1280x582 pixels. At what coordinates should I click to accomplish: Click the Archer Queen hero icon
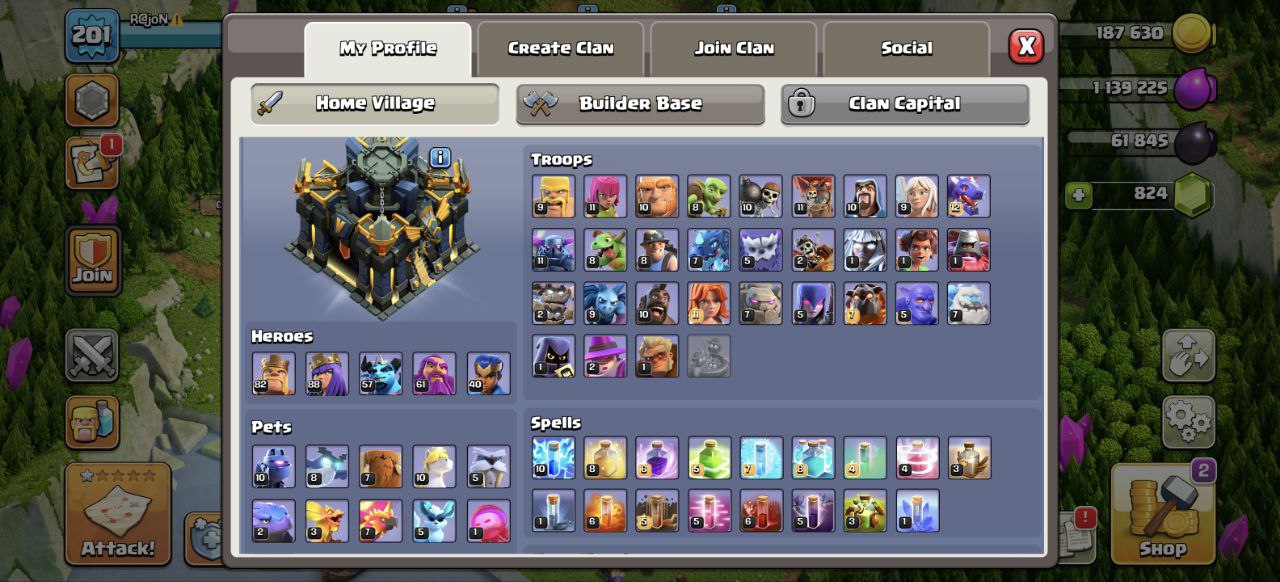click(x=327, y=373)
